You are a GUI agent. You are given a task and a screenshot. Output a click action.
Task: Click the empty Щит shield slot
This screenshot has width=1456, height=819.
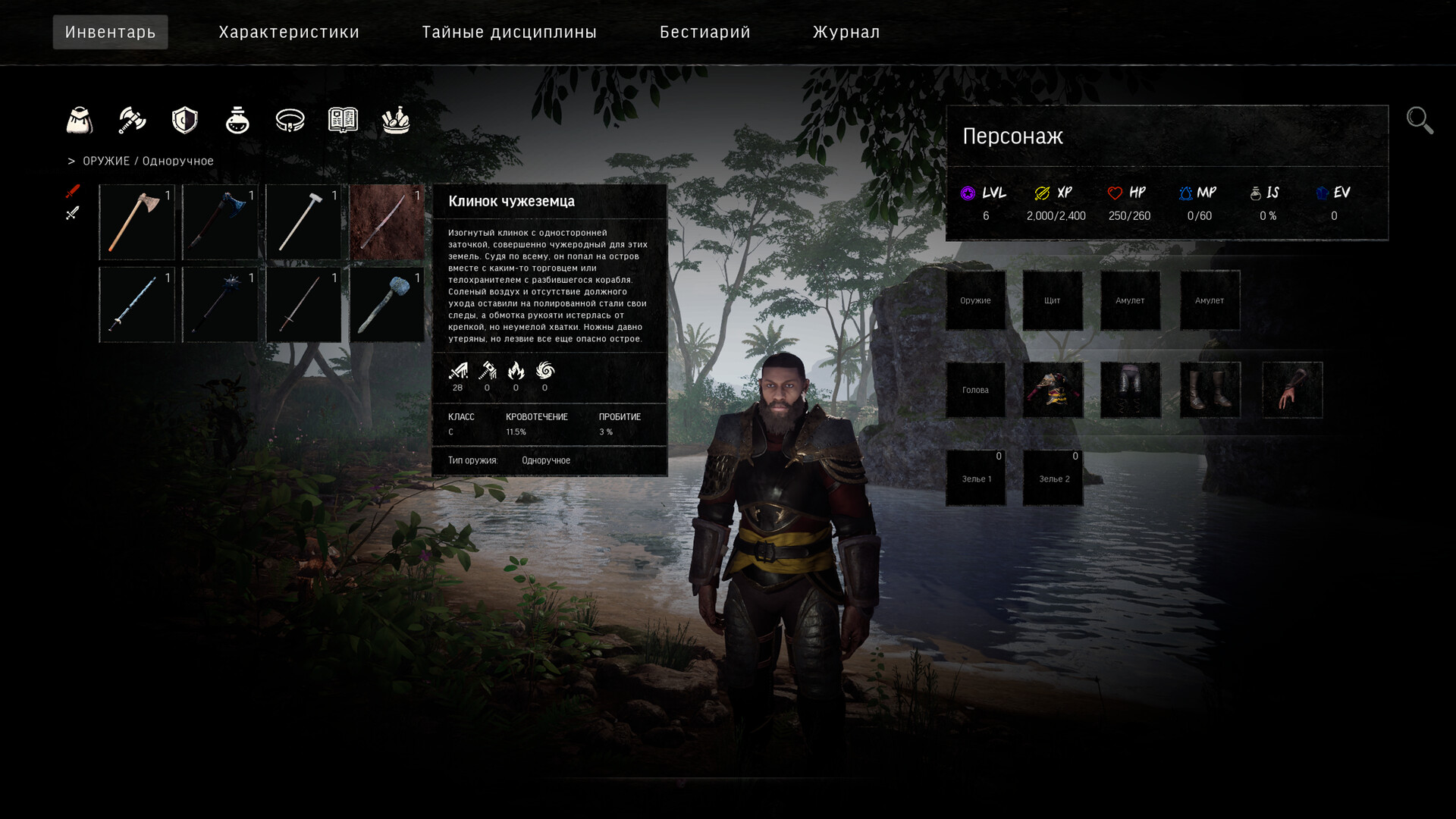[x=1053, y=300]
